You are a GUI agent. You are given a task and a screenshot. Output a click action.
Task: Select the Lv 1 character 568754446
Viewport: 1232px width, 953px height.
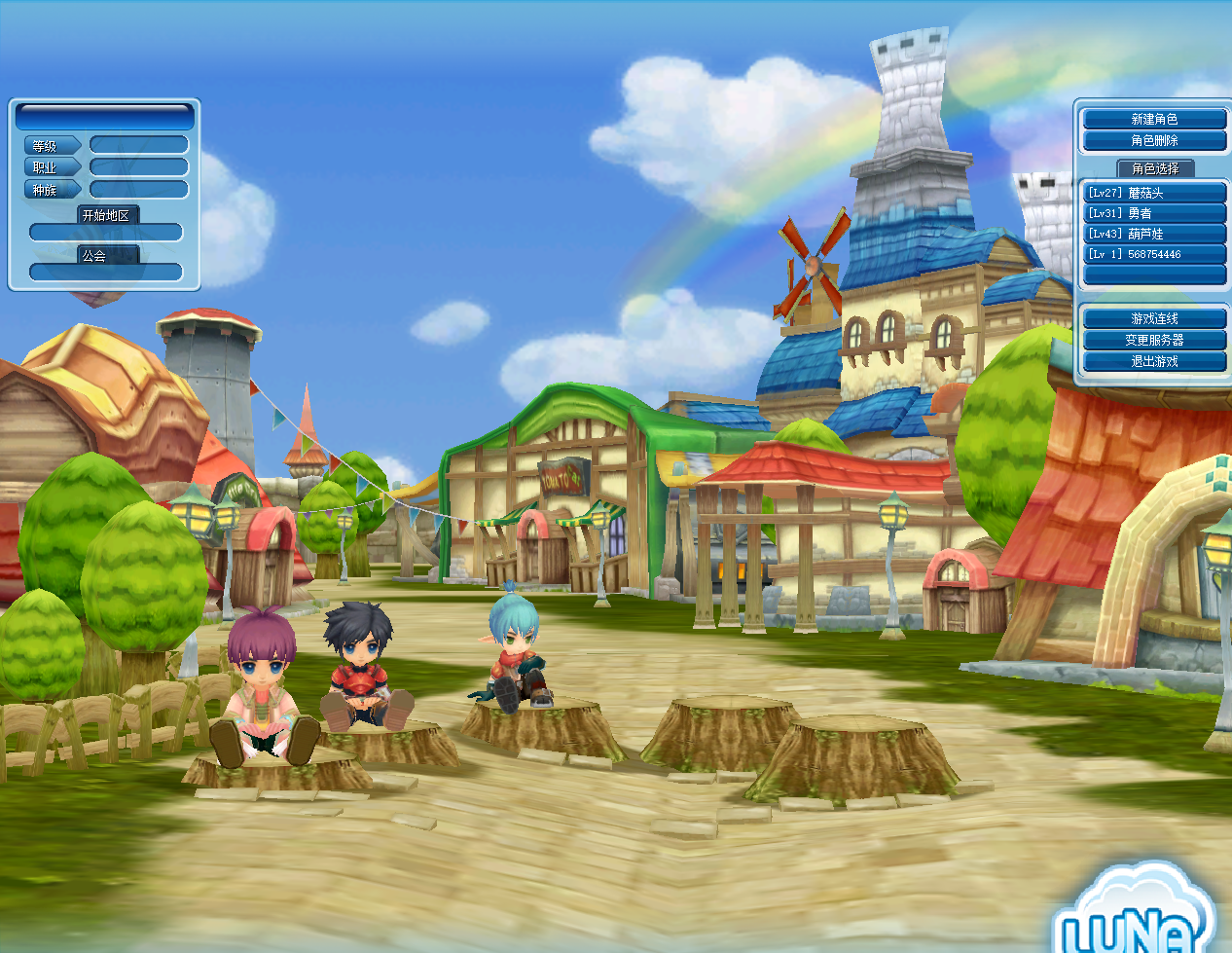[x=1154, y=254]
